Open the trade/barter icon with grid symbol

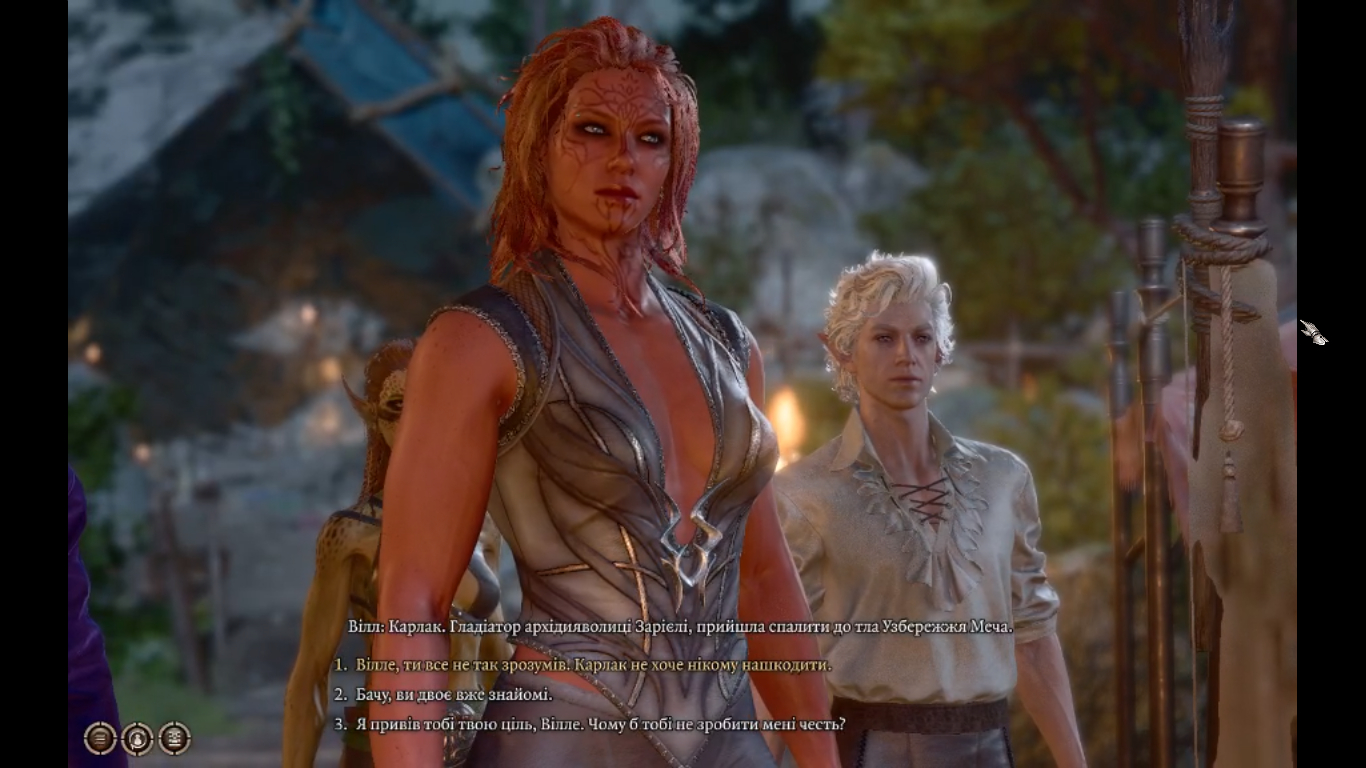click(174, 738)
